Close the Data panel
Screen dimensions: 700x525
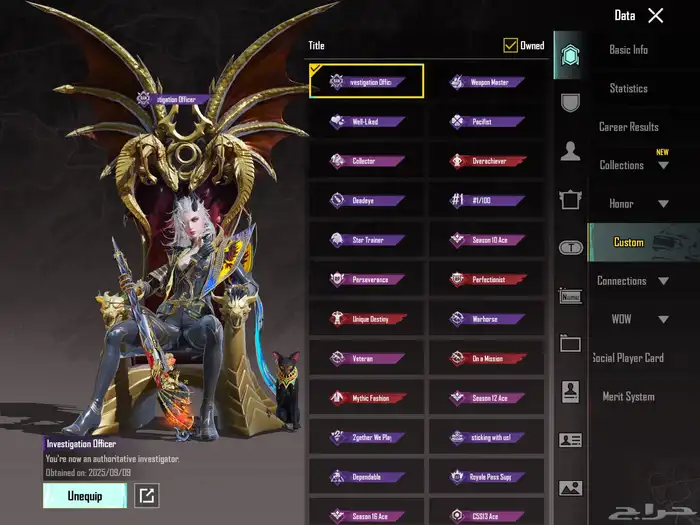pyautogui.click(x=655, y=15)
